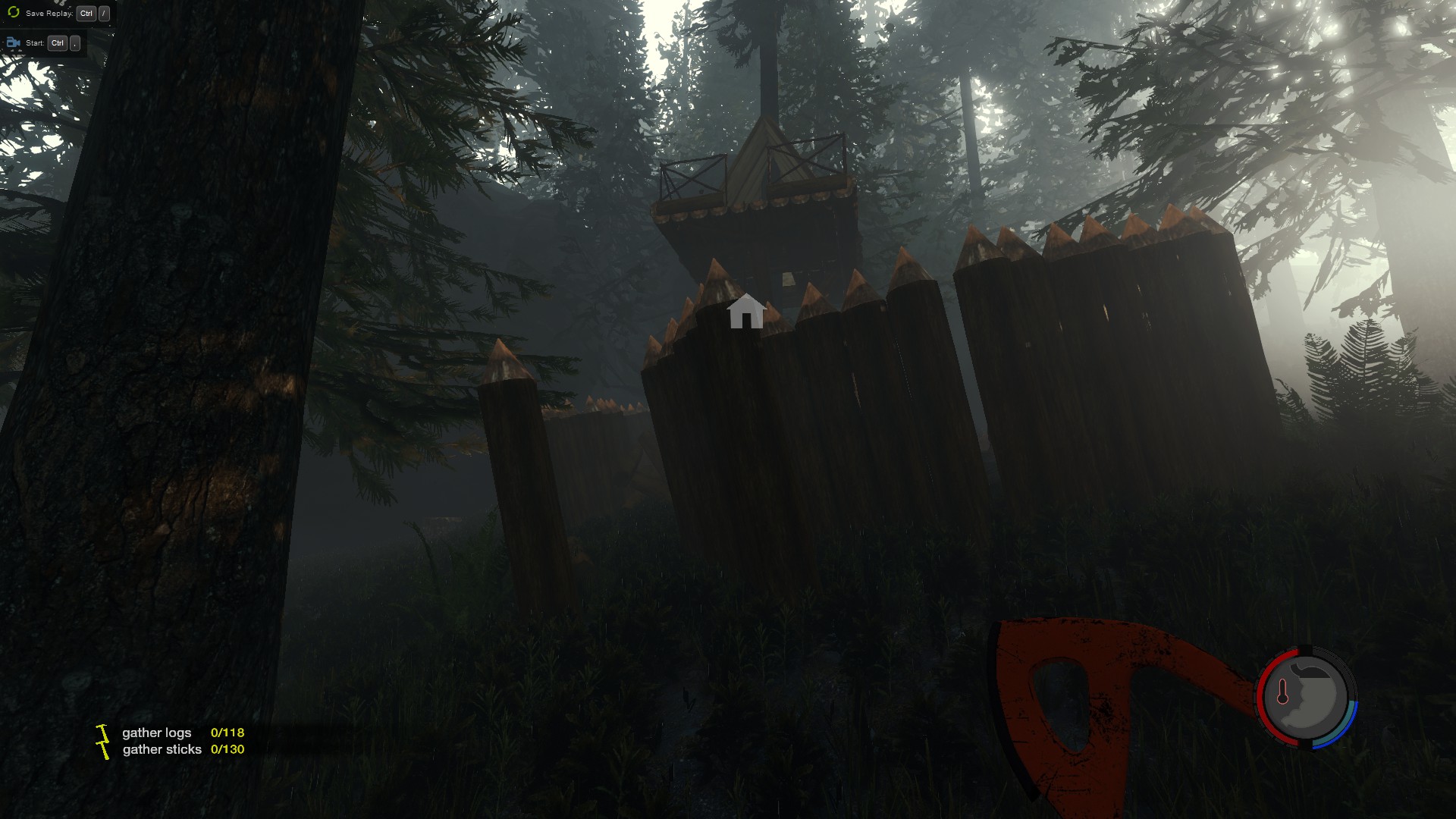Screen dimensions: 1456x819
Task: Click the recording Start camera icon
Action: pos(13,43)
